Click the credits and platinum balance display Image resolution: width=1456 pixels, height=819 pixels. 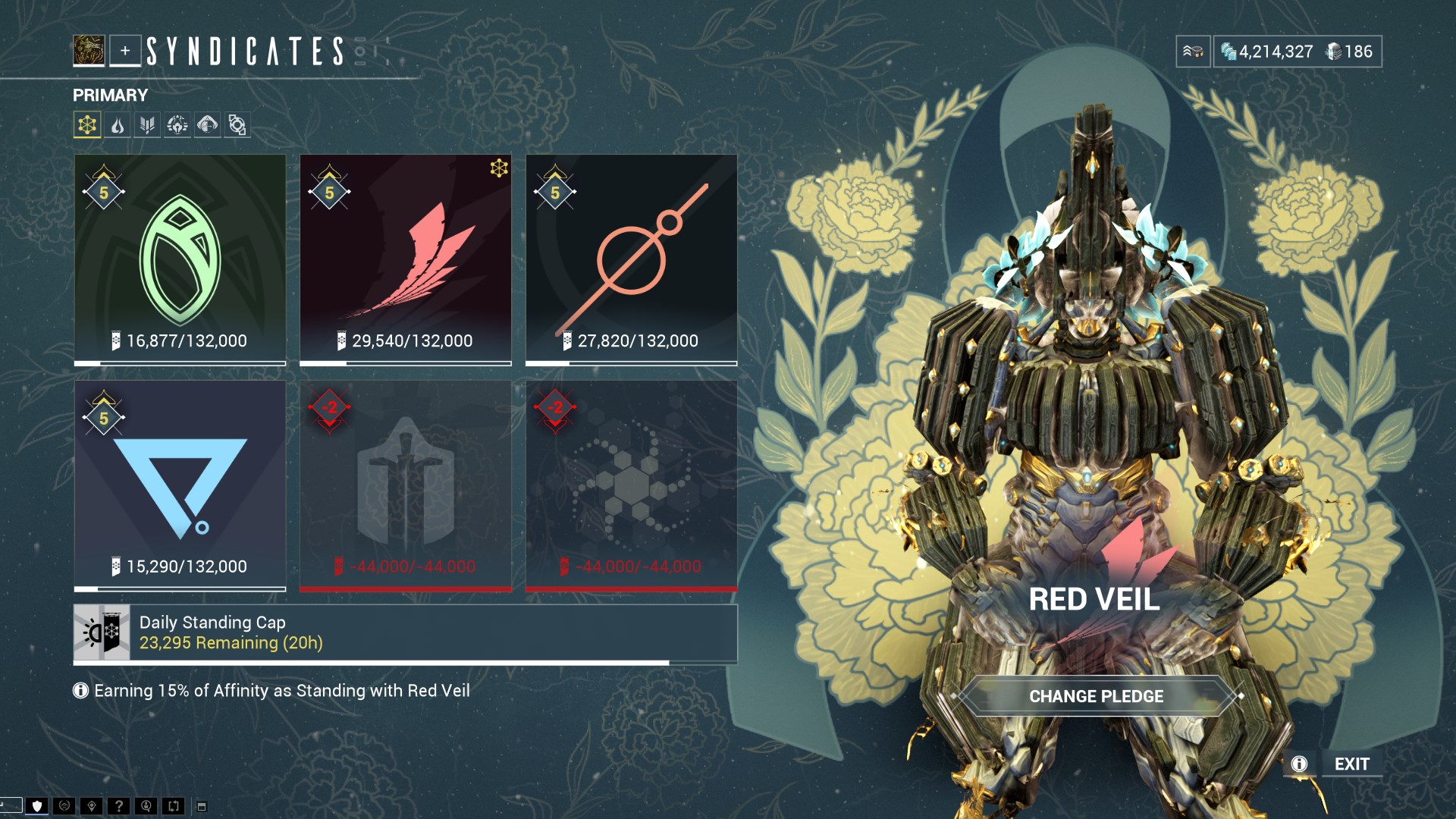pyautogui.click(x=1297, y=52)
